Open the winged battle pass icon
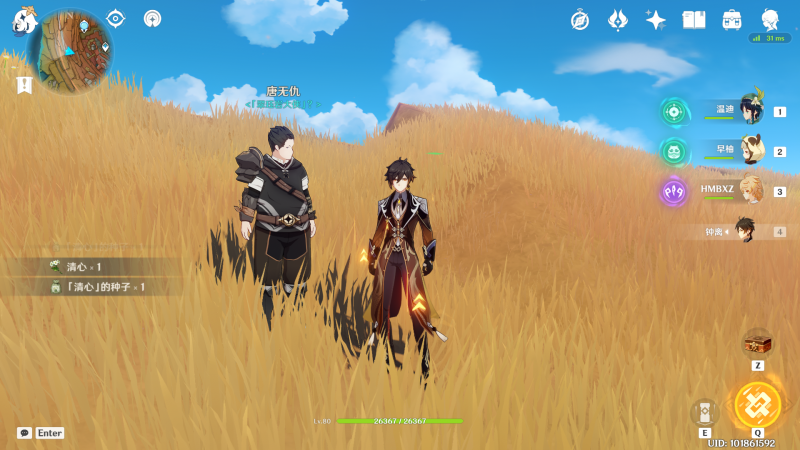 point(618,20)
